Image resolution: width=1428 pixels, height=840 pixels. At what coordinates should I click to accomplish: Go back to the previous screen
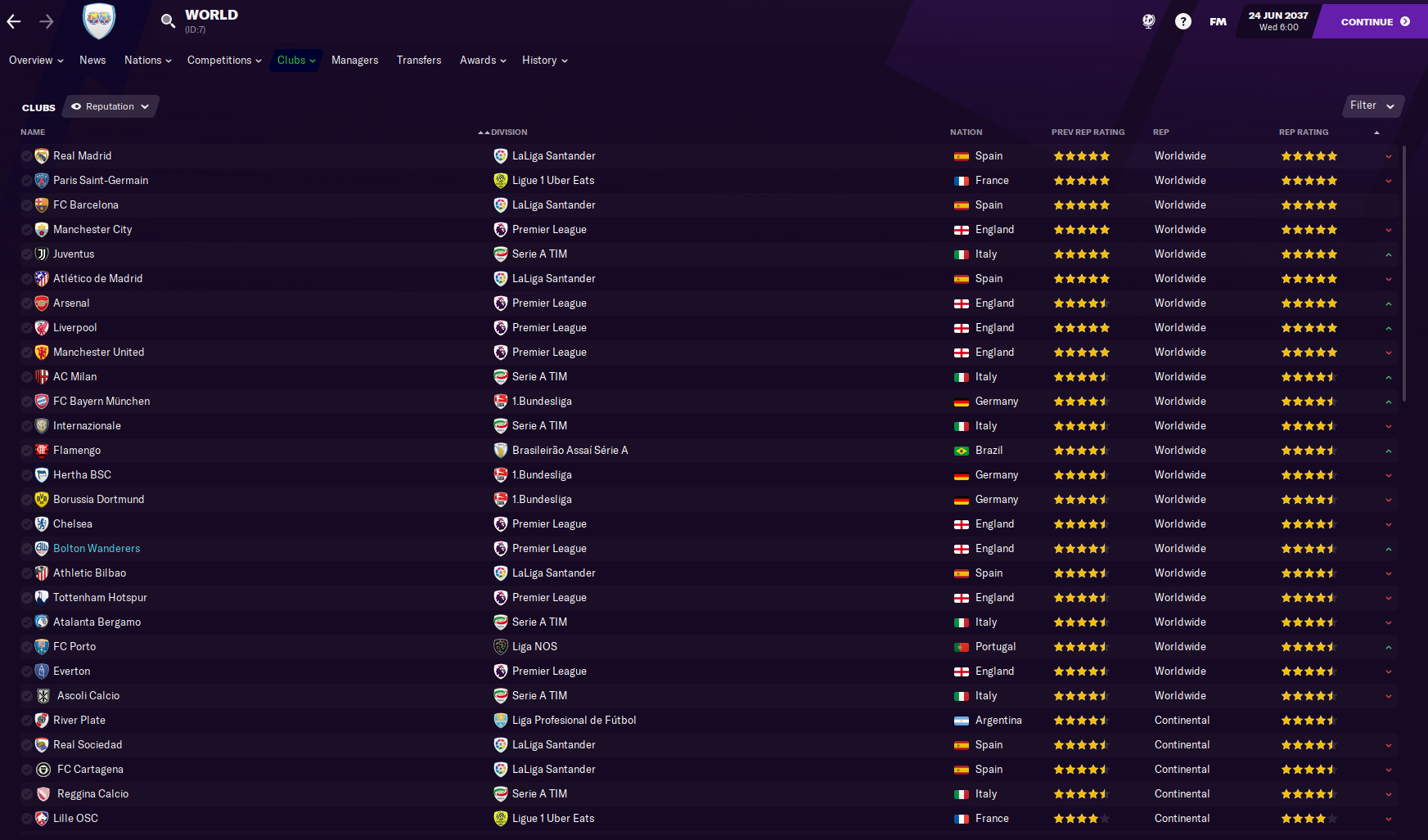coord(14,22)
